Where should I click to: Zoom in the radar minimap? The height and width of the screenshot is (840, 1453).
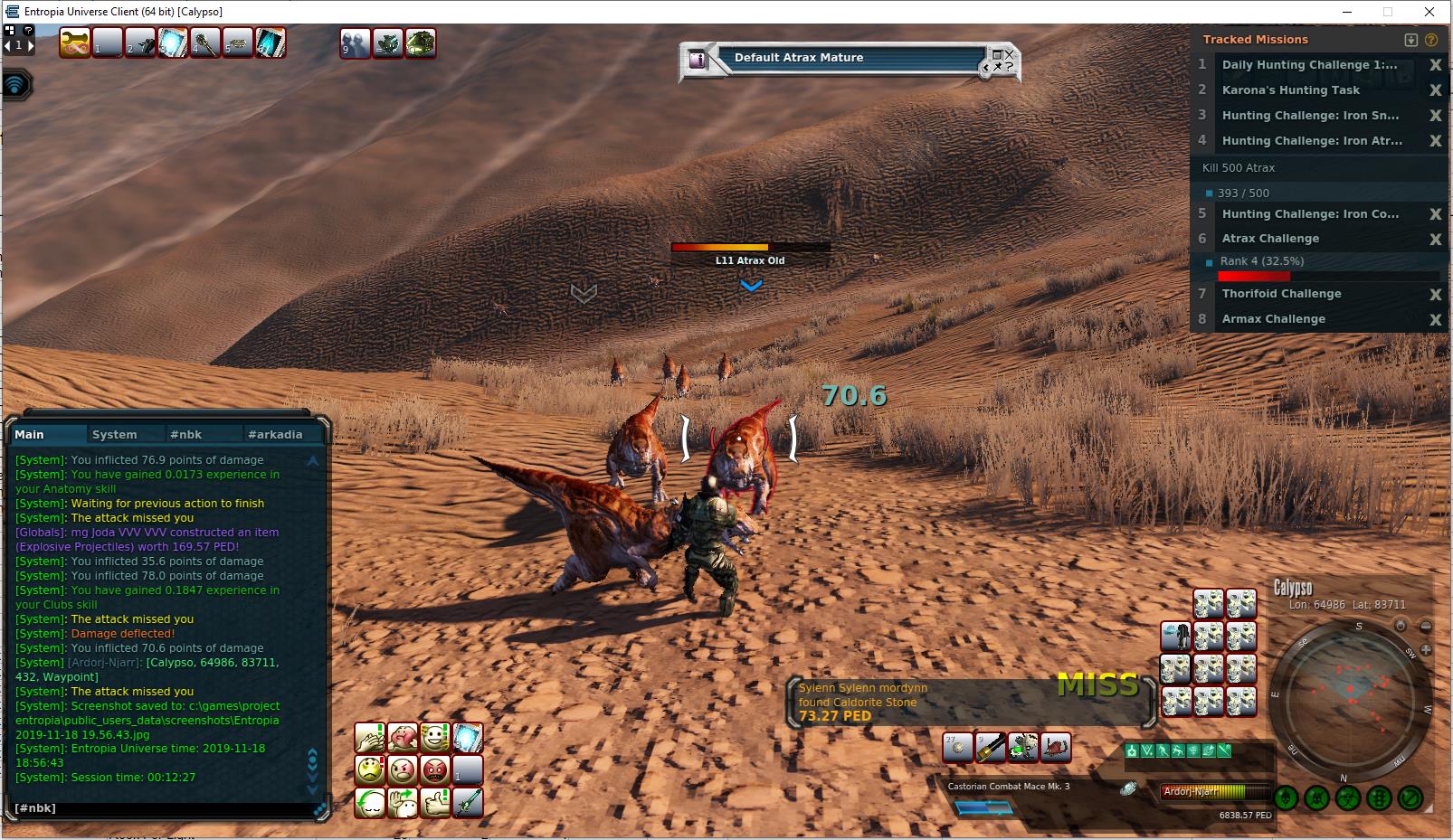tap(1427, 649)
